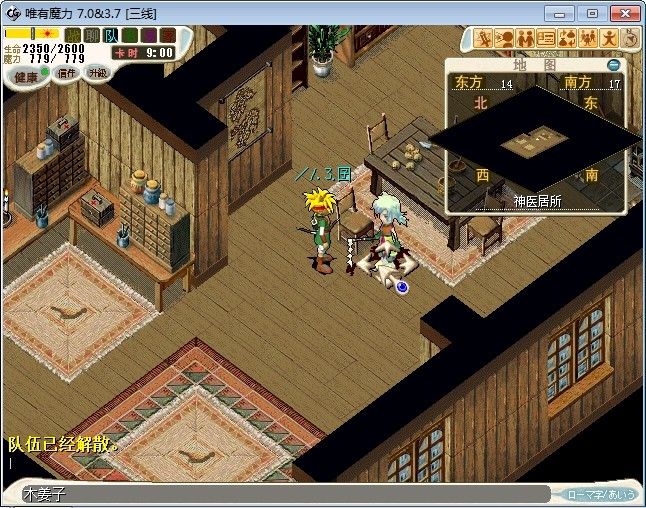Image resolution: width=646 pixels, height=508 pixels.
Task: Close the game window
Action: (624, 13)
